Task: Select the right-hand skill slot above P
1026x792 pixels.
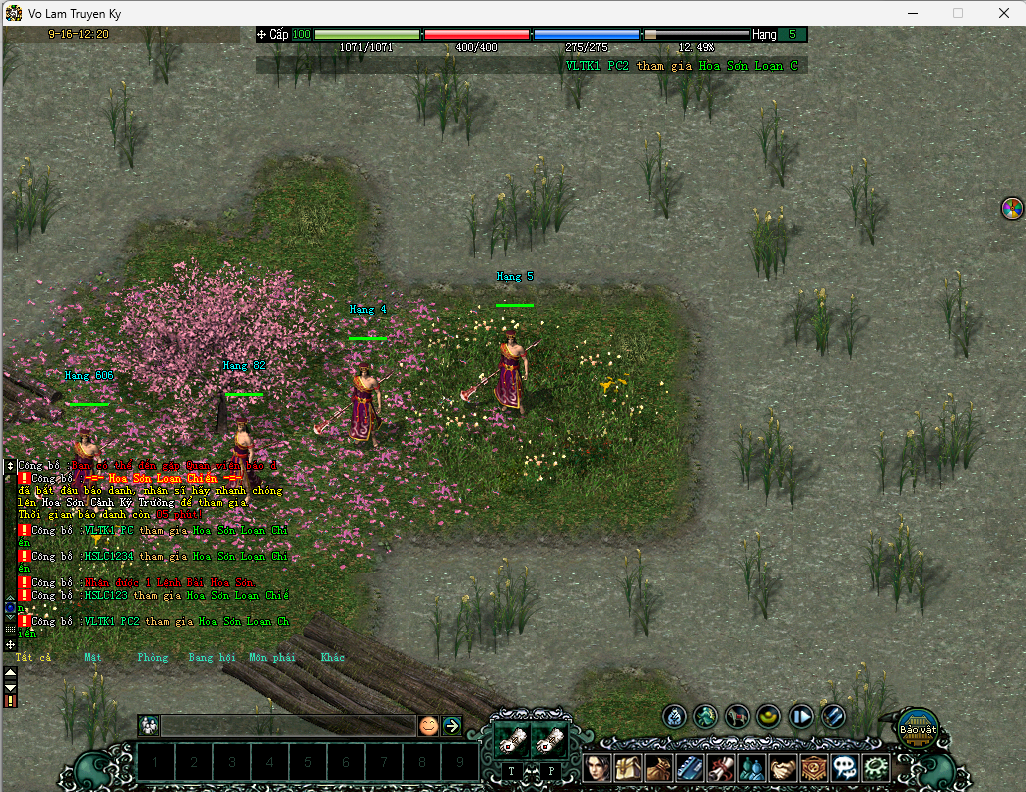Action: (x=550, y=740)
